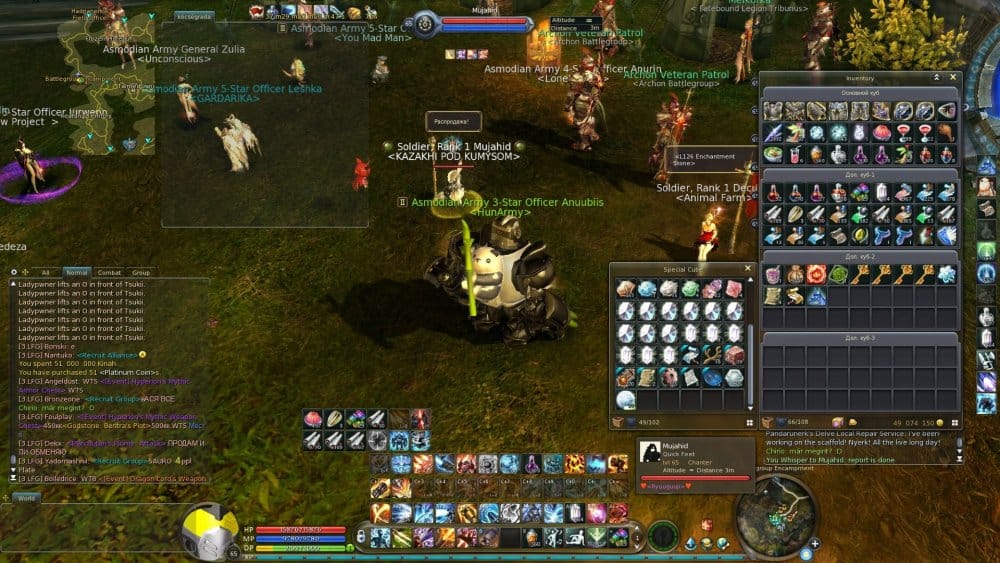Image resolution: width=1000 pixels, height=563 pixels.
Task: Open the Group chat tab
Action: (x=141, y=272)
